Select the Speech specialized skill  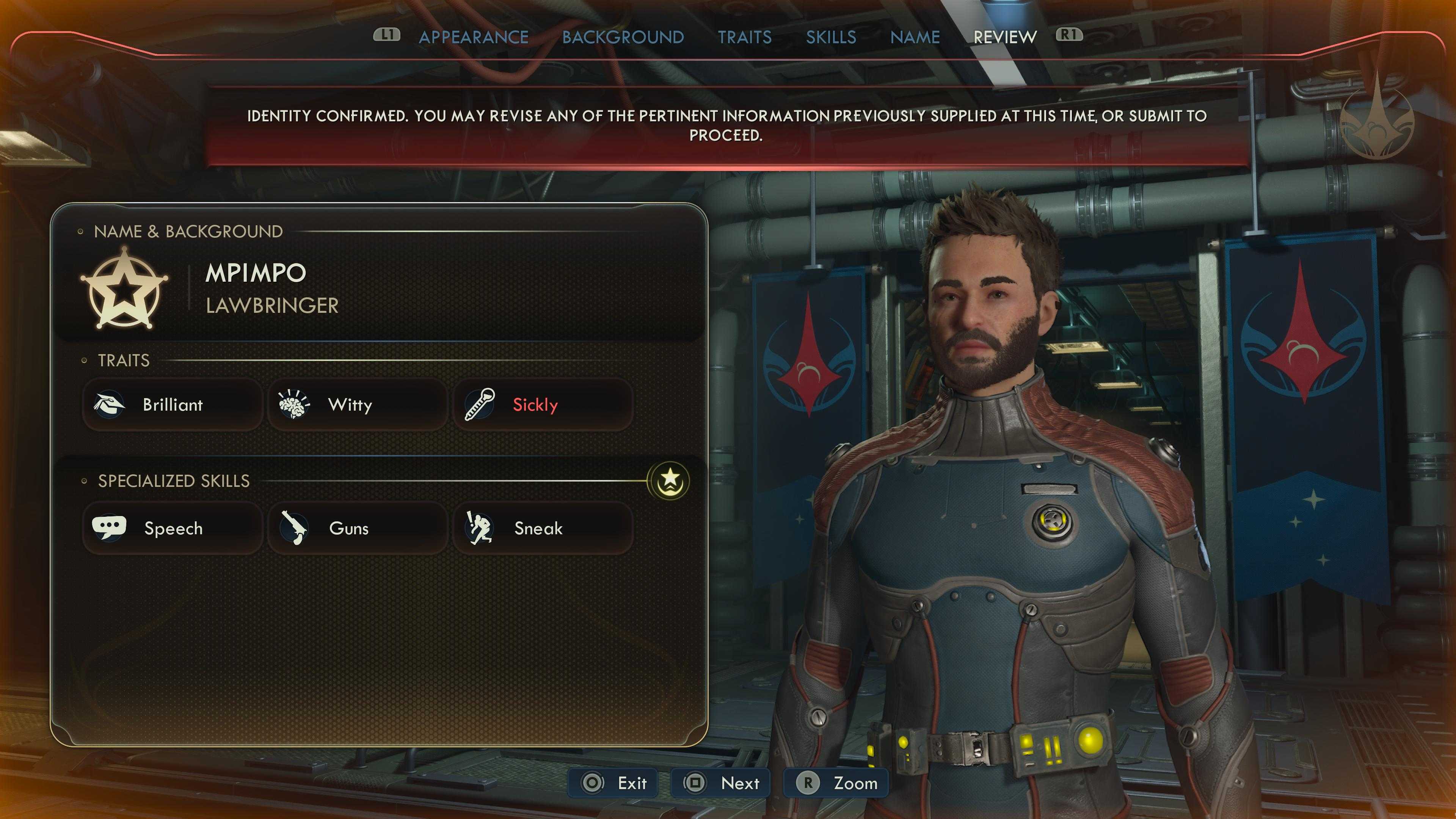(x=173, y=529)
